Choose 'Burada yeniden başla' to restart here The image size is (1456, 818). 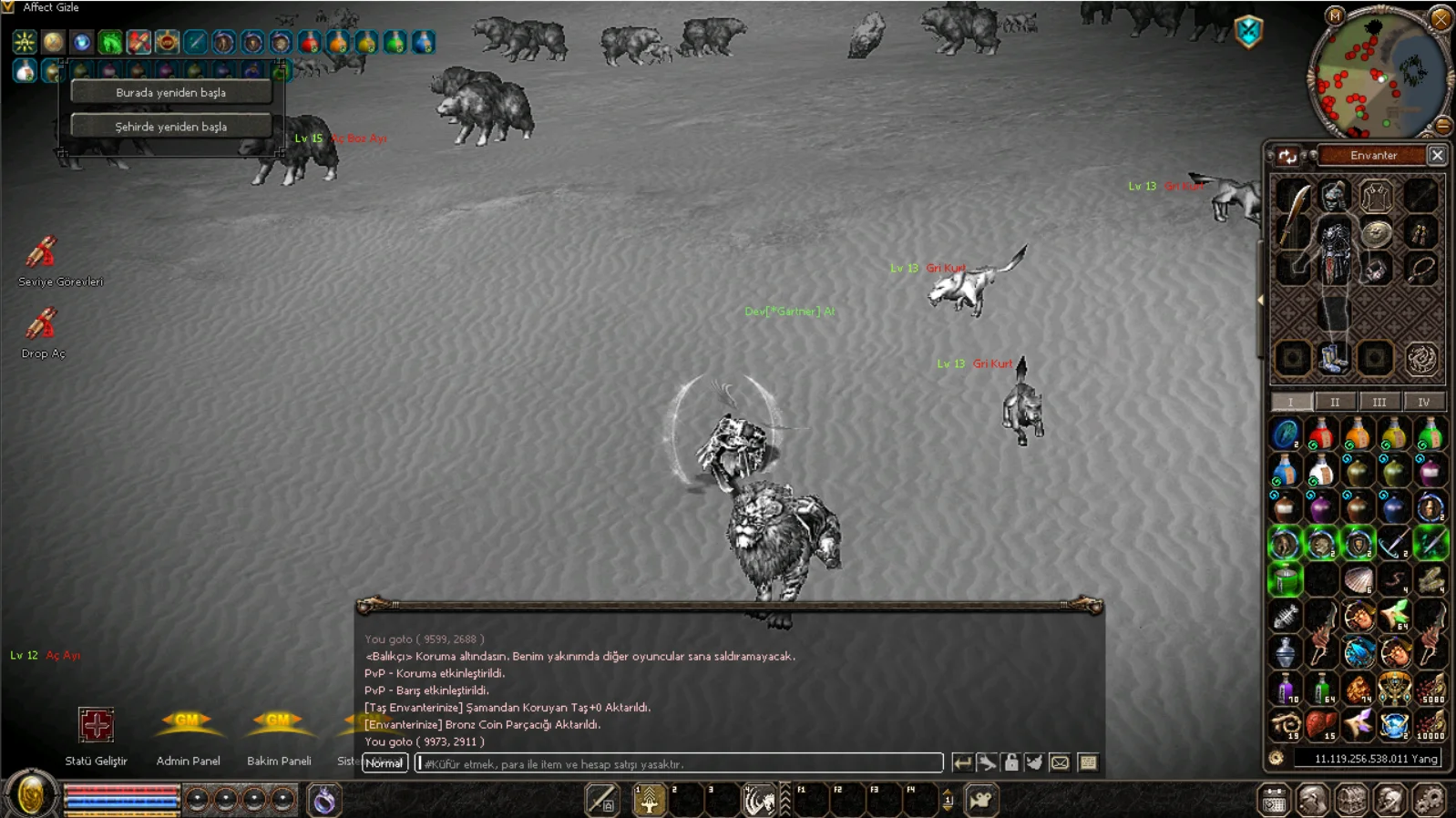[x=170, y=93]
